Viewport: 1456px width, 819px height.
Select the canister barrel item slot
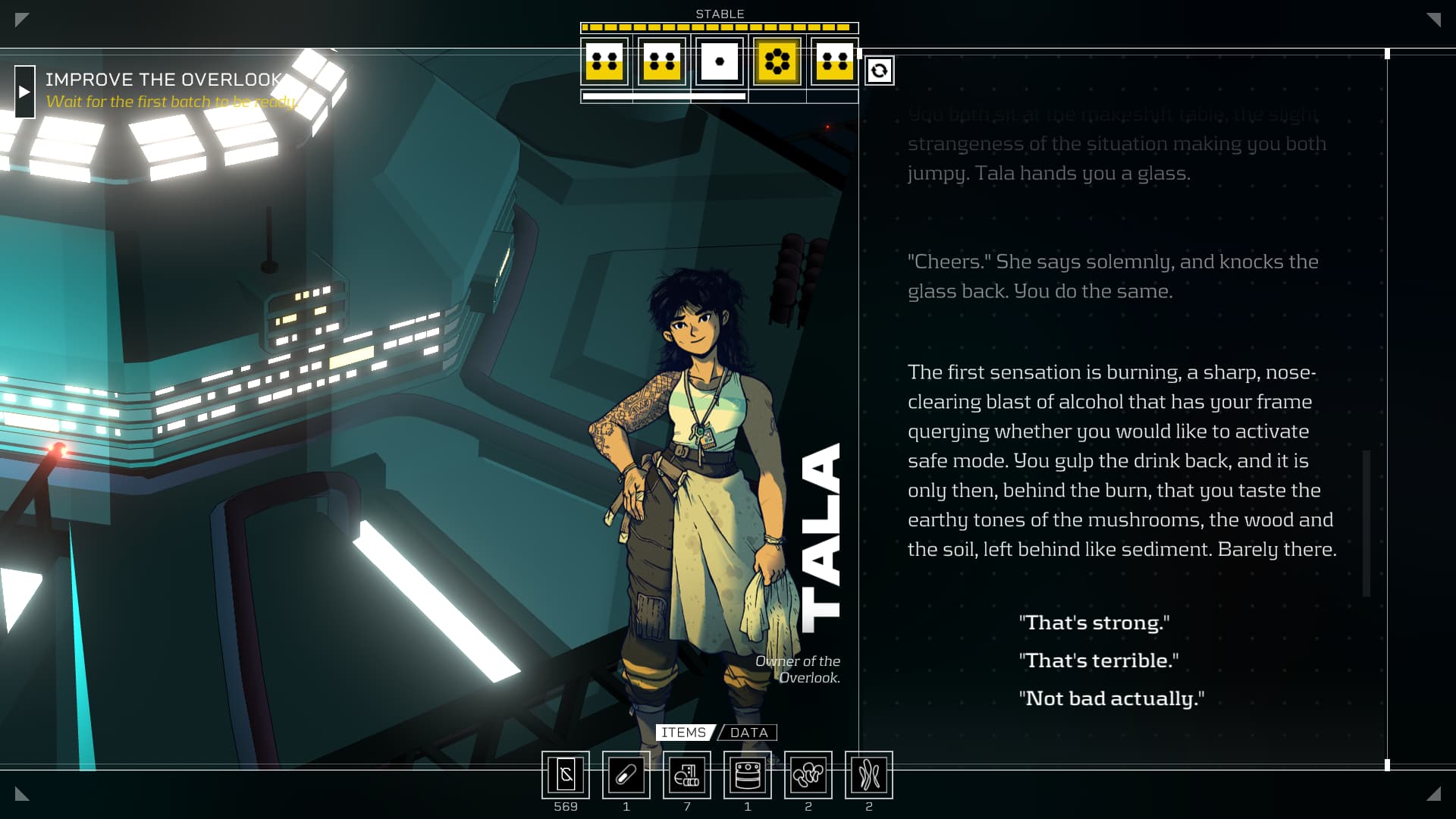pyautogui.click(x=748, y=775)
